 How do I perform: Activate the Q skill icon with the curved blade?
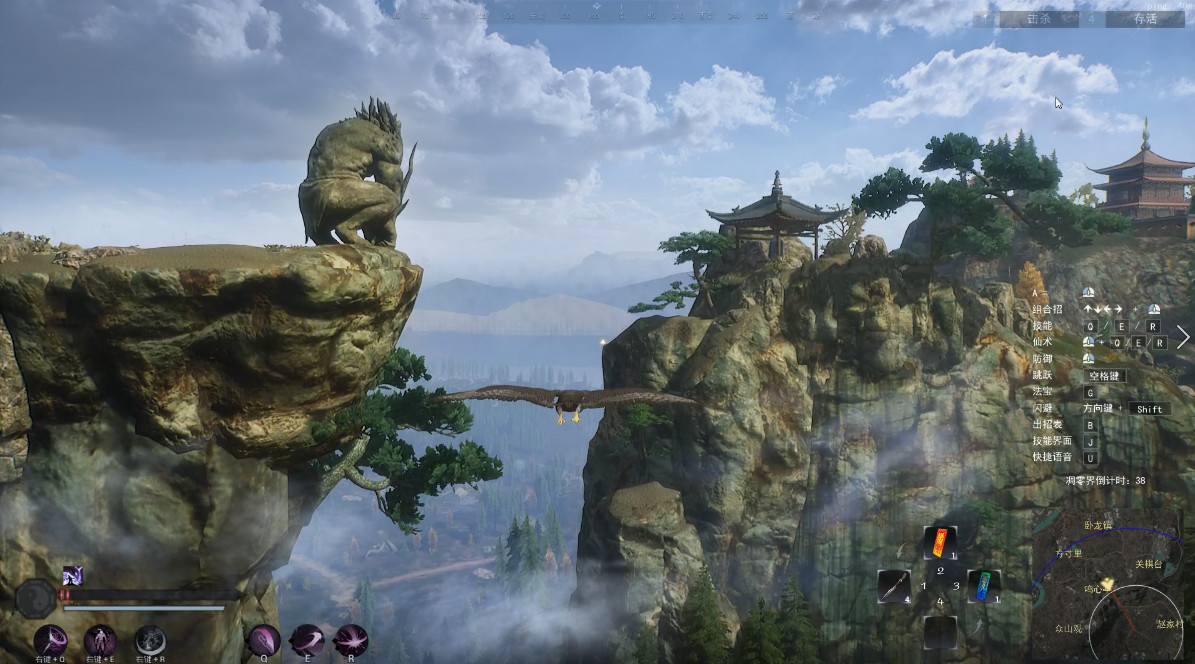[x=264, y=640]
